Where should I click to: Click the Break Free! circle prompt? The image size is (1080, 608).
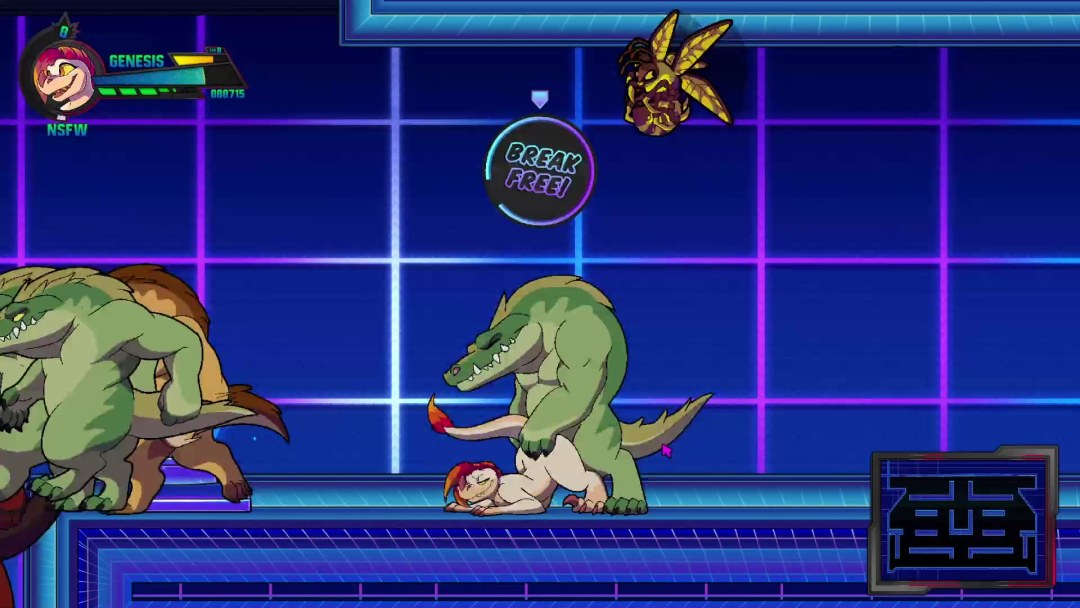point(540,170)
